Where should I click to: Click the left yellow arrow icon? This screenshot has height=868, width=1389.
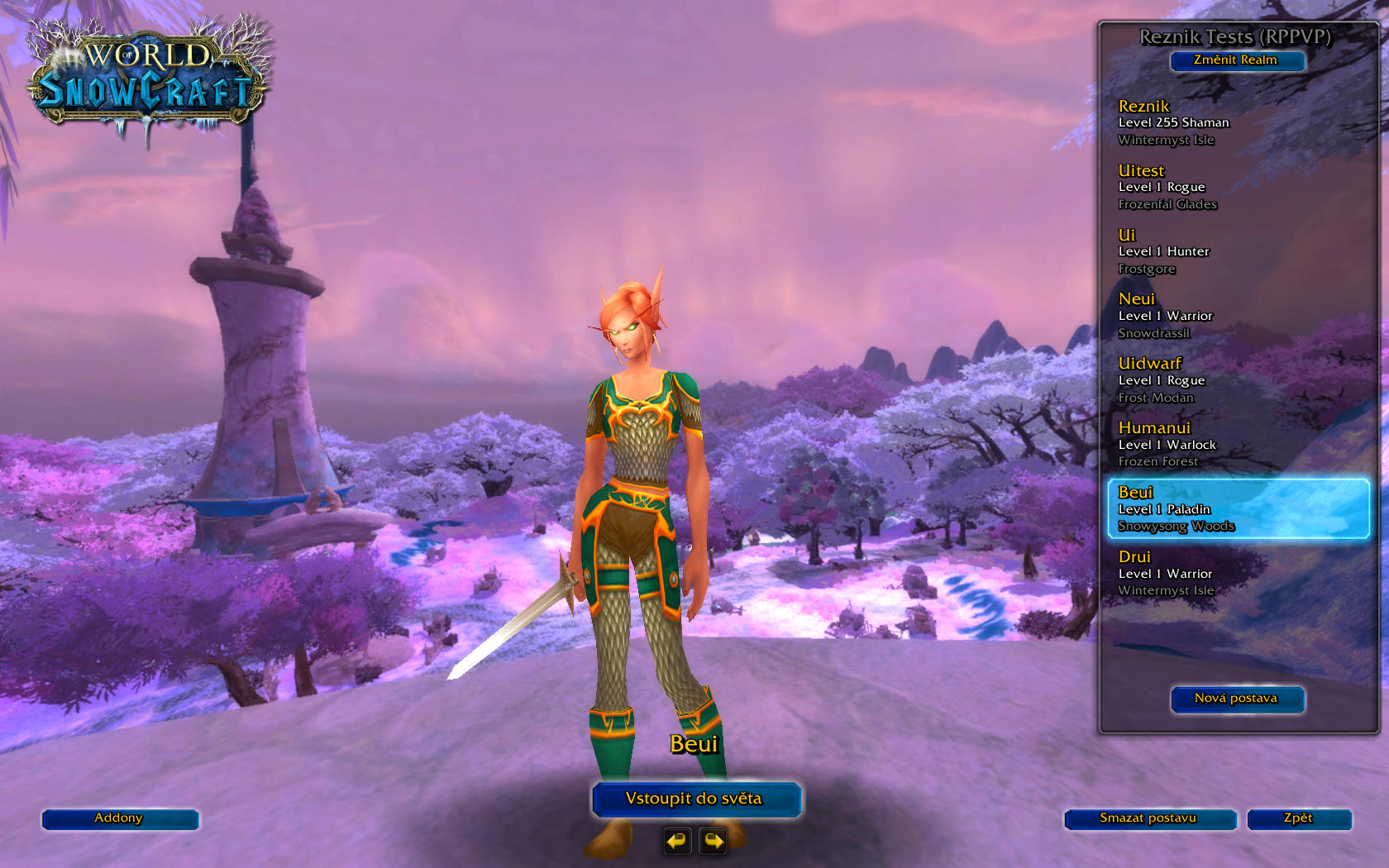(x=675, y=842)
